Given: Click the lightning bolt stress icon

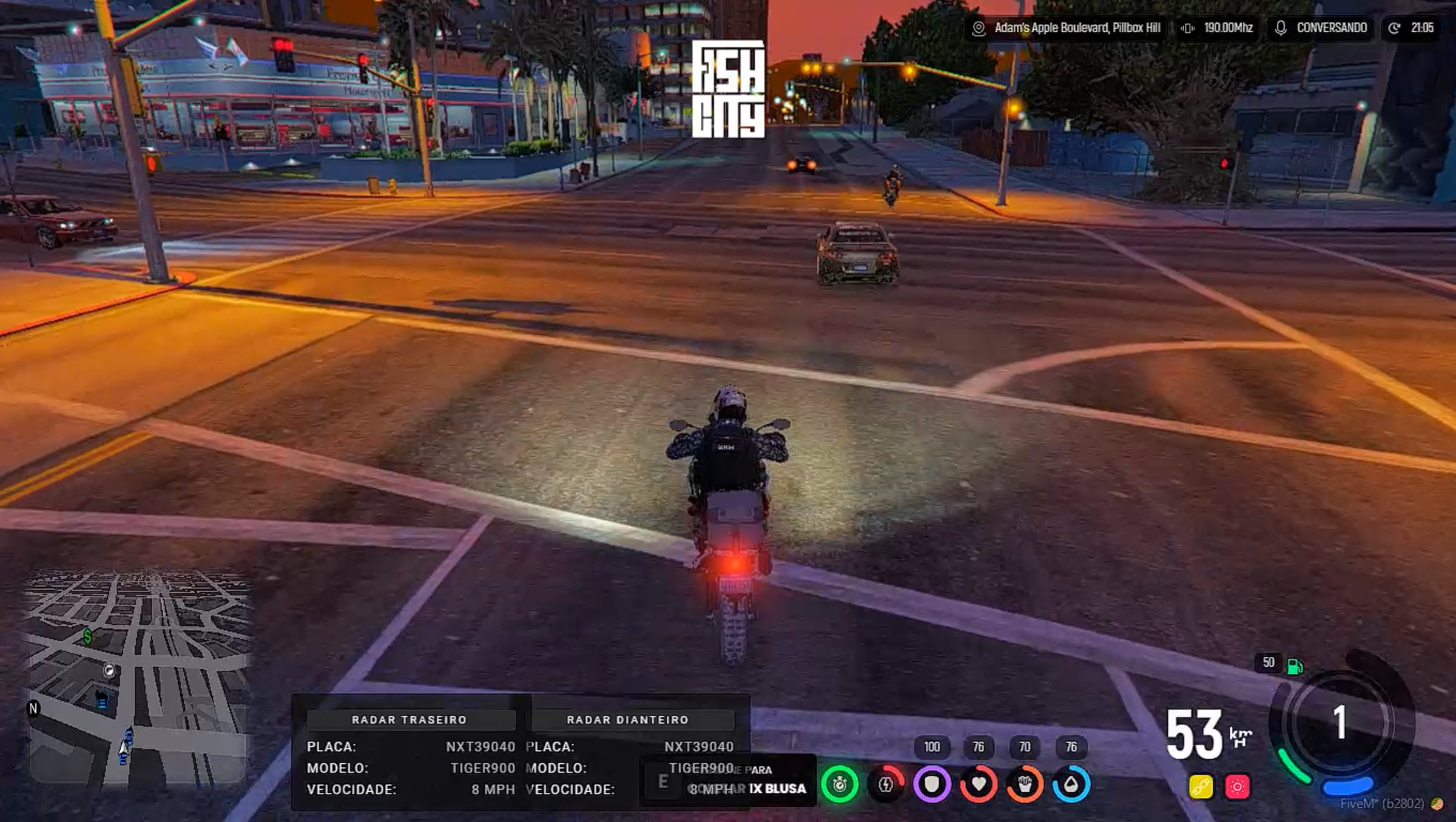Looking at the screenshot, I should pyautogui.click(x=886, y=785).
